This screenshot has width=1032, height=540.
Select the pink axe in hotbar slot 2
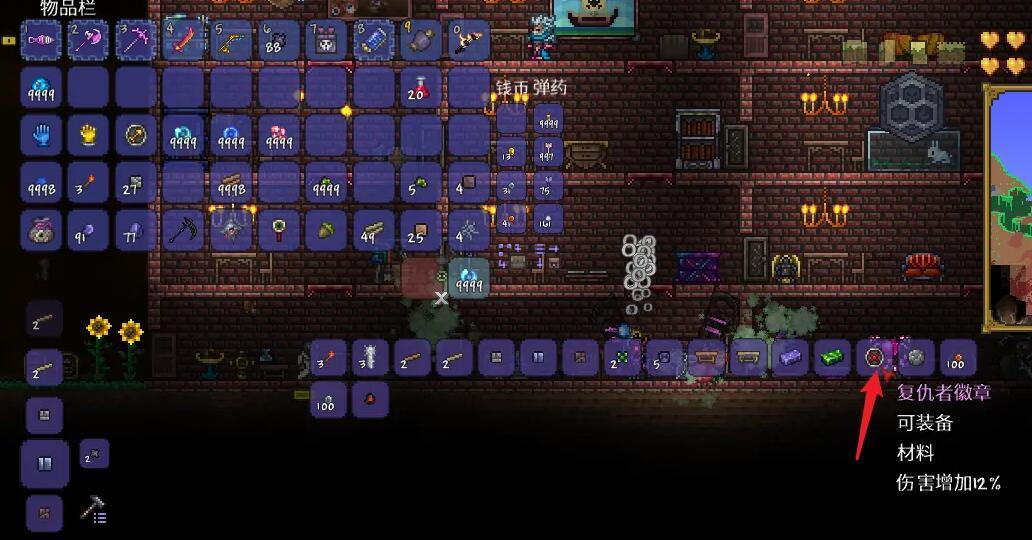[x=88, y=41]
